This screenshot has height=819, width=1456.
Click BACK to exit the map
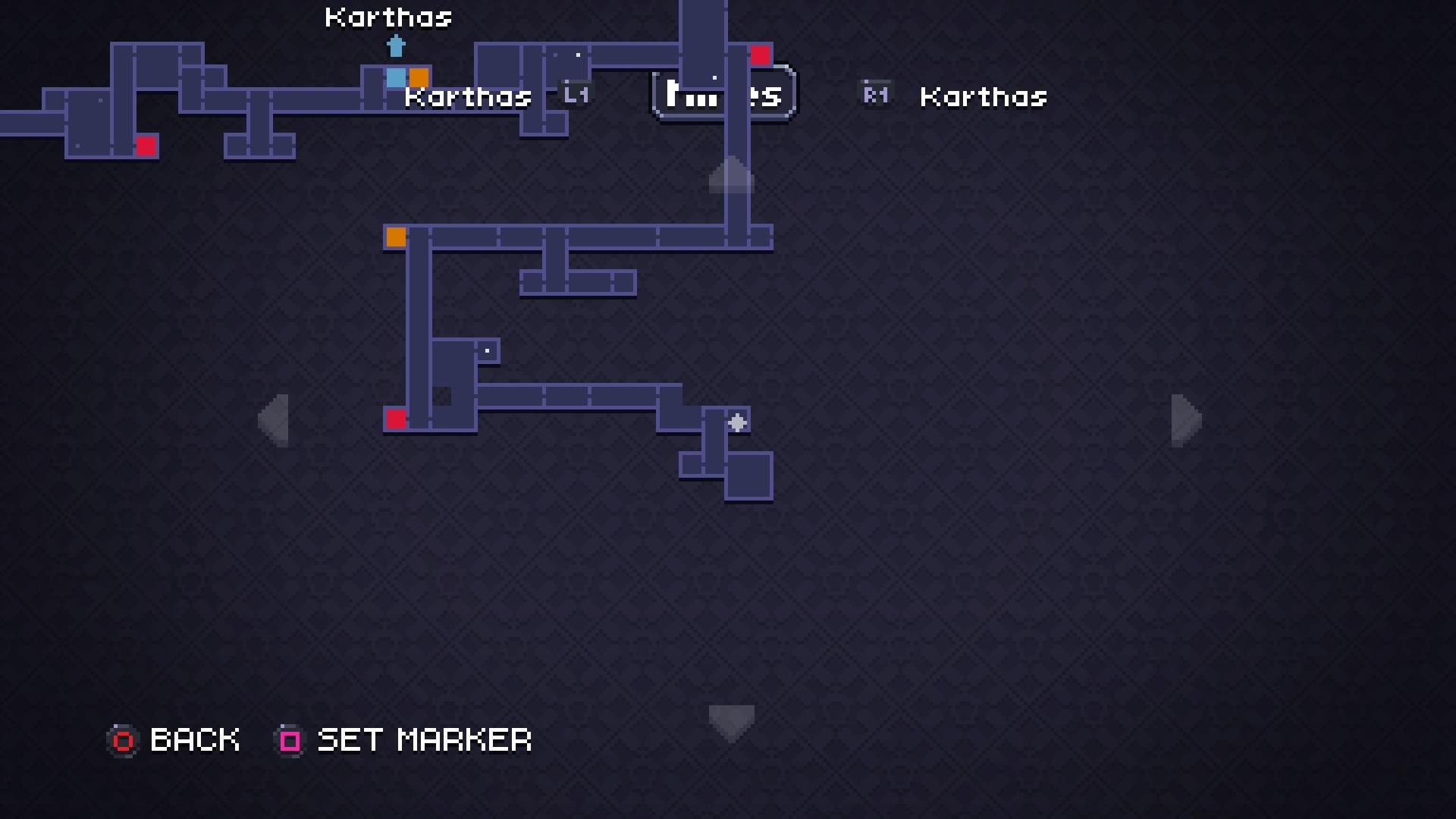(194, 739)
